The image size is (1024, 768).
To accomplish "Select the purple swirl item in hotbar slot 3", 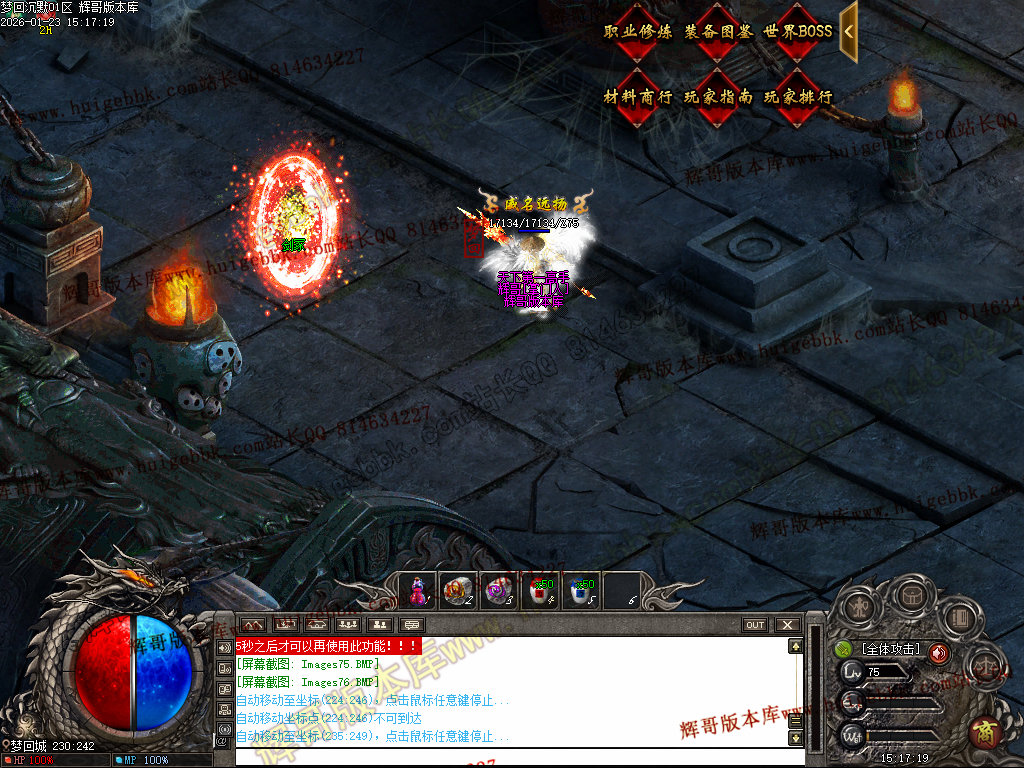I will [x=498, y=591].
